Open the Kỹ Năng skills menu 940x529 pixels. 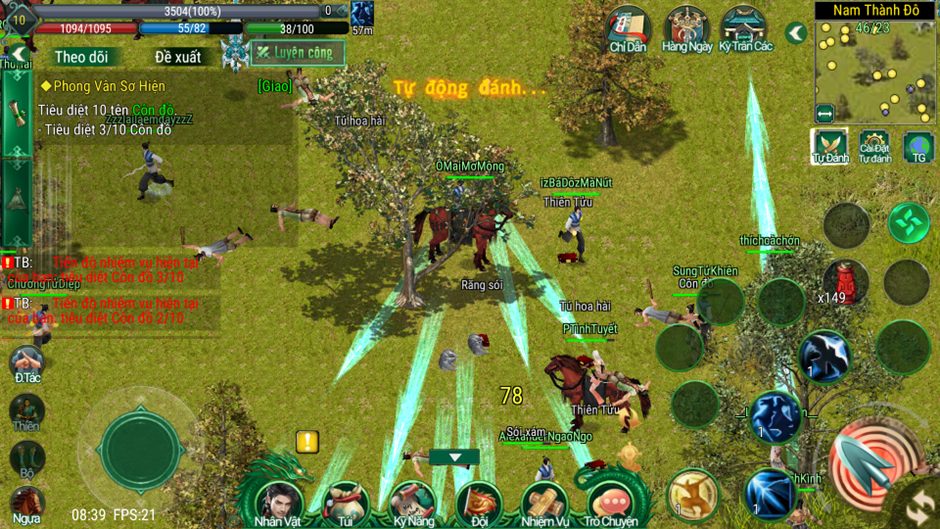coord(411,500)
